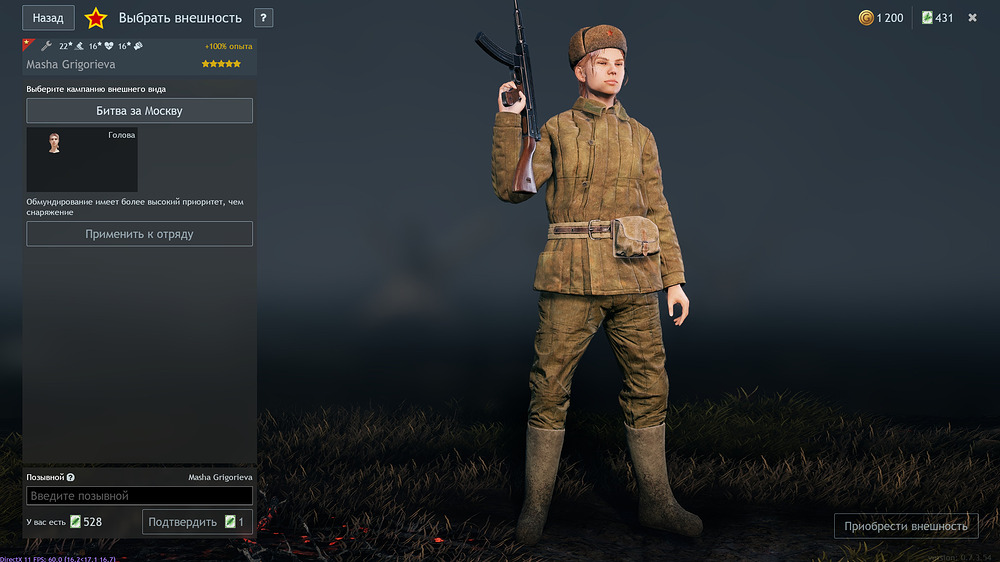Image resolution: width=1000 pixels, height=562 pixels.
Task: Go back with the Назад button
Action: 48,18
